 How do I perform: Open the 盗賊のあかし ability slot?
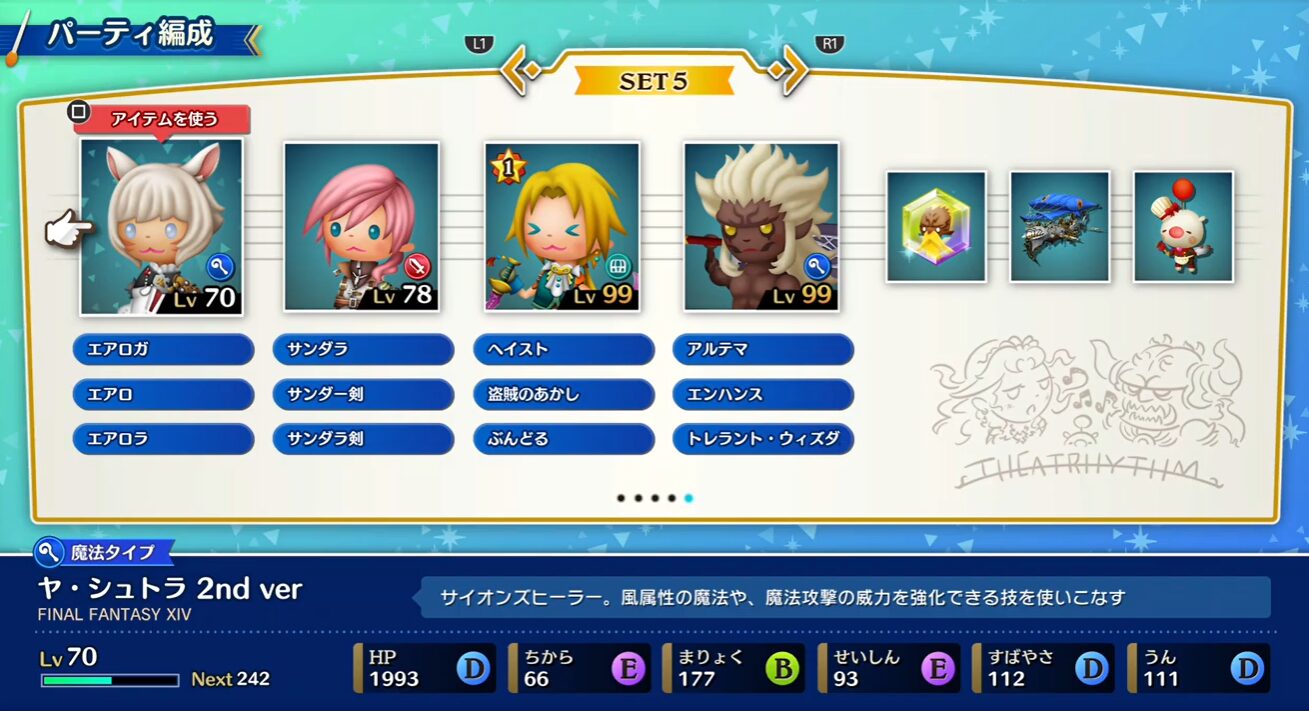[563, 394]
